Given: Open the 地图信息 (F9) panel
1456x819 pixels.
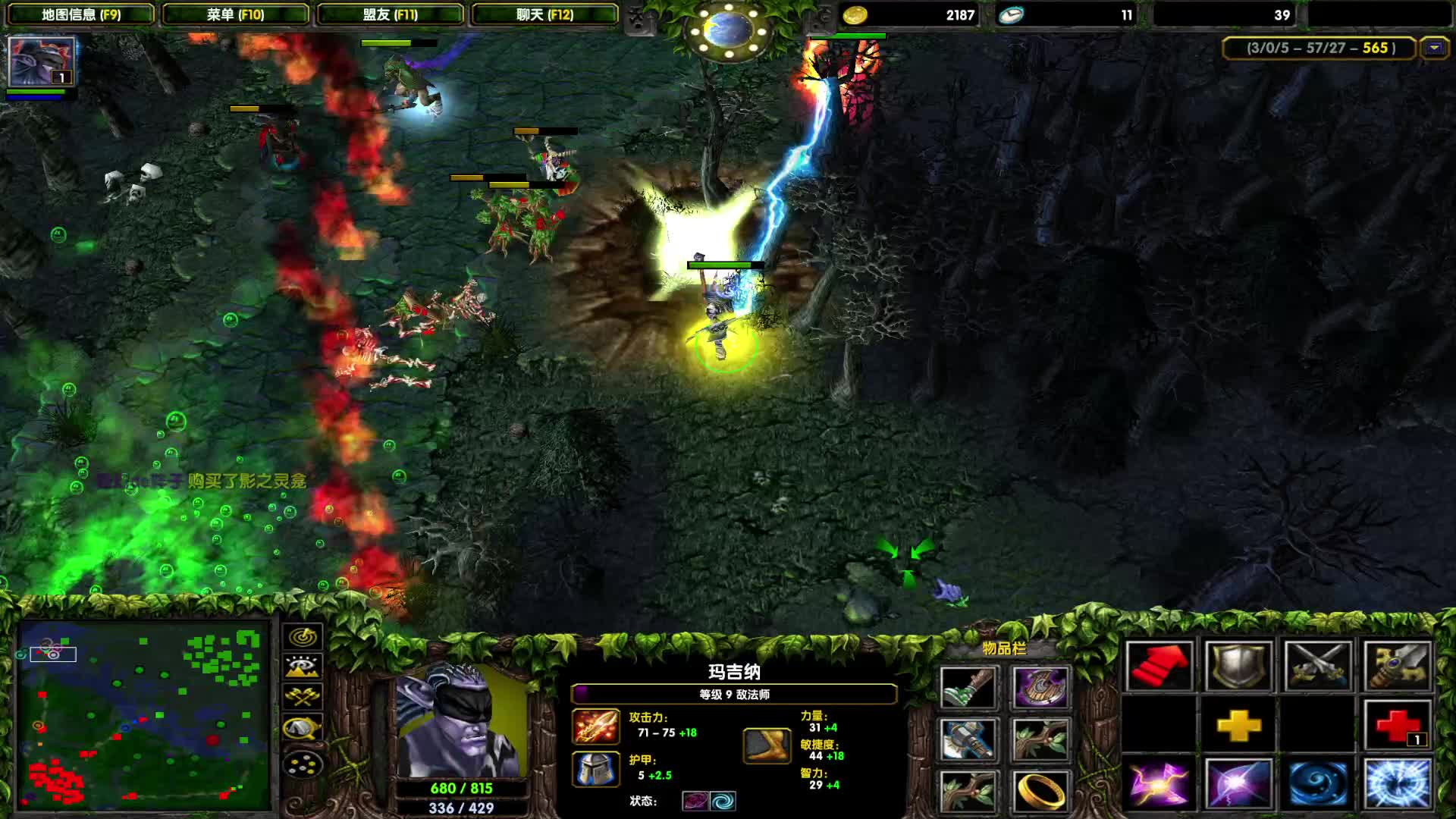Looking at the screenshot, I should pyautogui.click(x=80, y=14).
